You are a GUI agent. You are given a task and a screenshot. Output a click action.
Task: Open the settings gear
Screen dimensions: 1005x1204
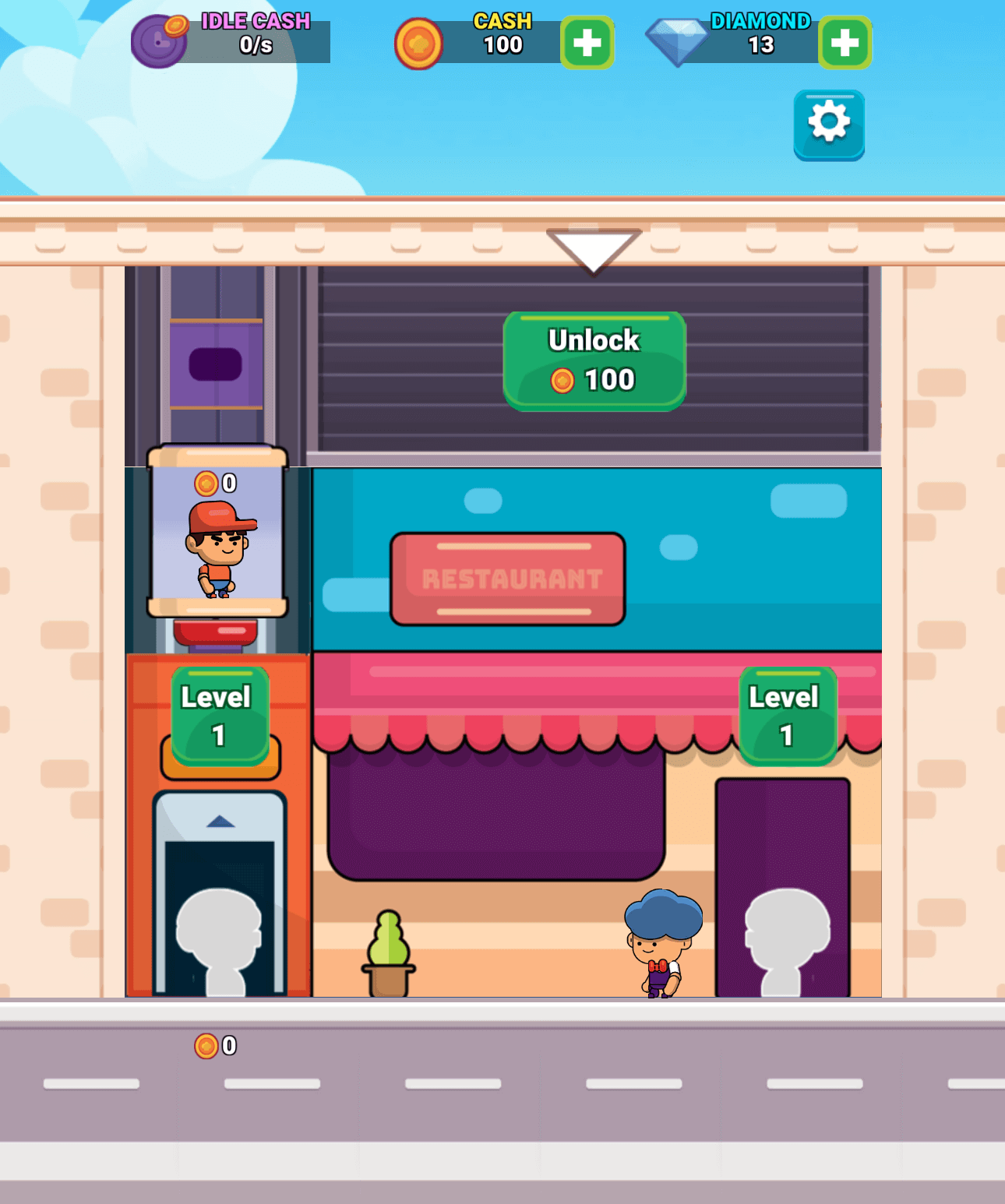pos(828,124)
